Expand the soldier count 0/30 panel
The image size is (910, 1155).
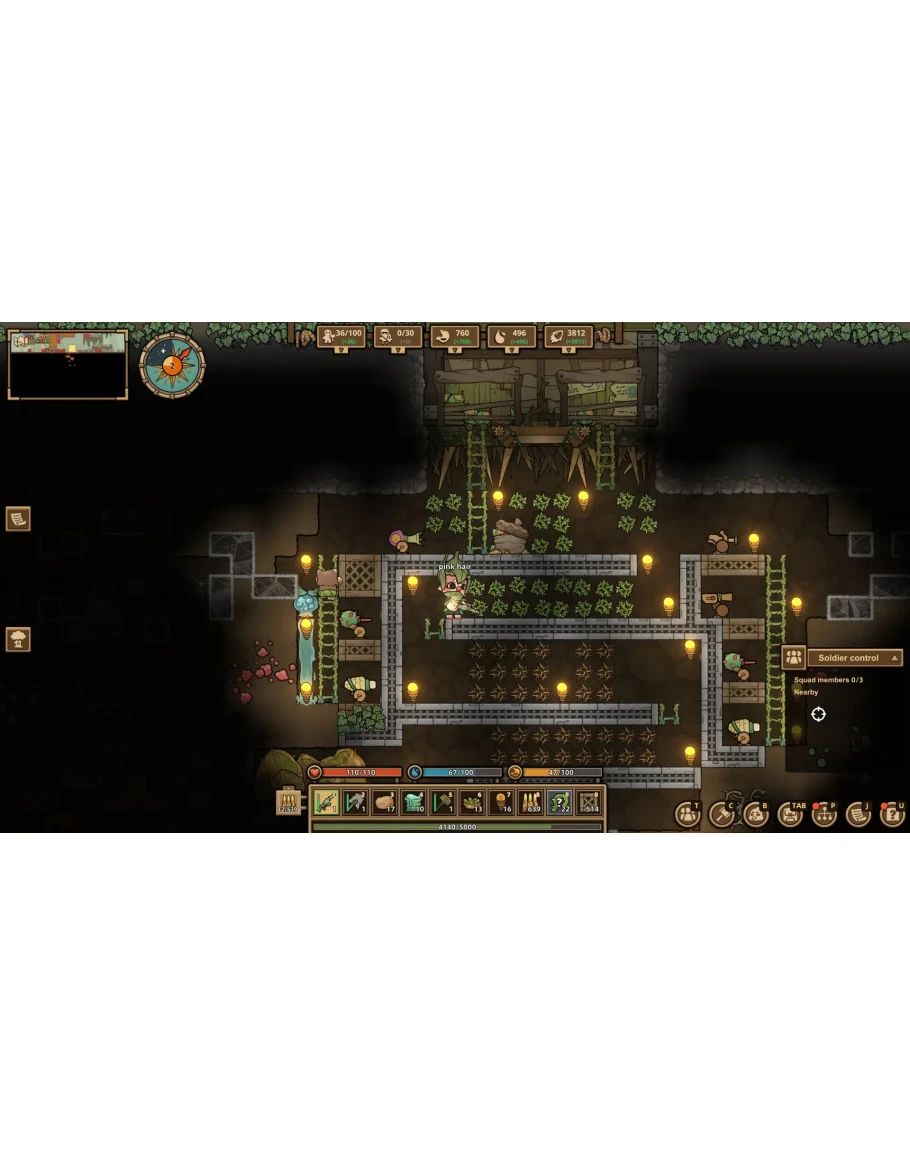coord(397,336)
